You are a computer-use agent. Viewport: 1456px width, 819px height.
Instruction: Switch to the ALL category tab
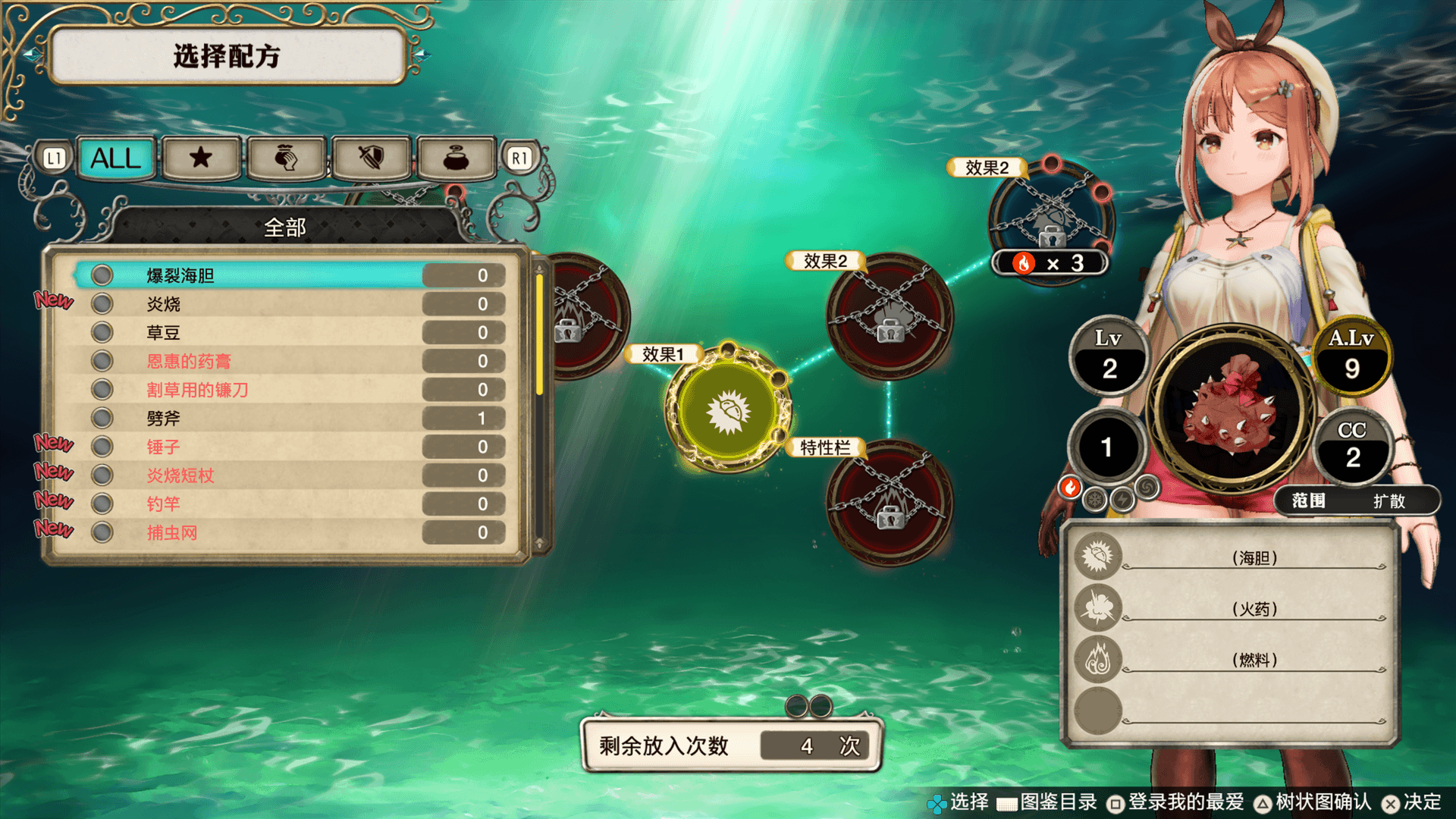[x=116, y=158]
